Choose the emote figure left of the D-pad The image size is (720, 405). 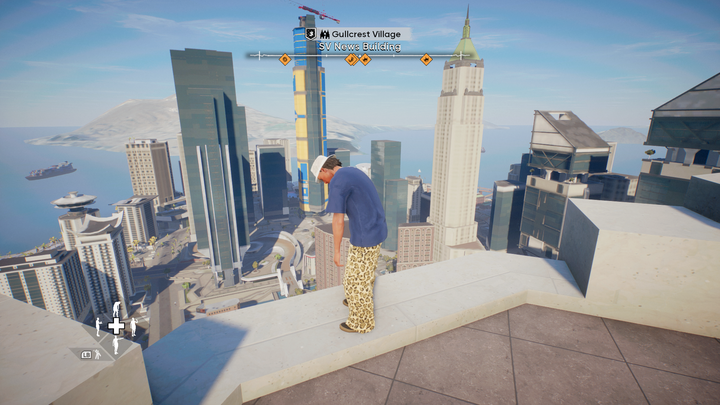click(x=99, y=326)
